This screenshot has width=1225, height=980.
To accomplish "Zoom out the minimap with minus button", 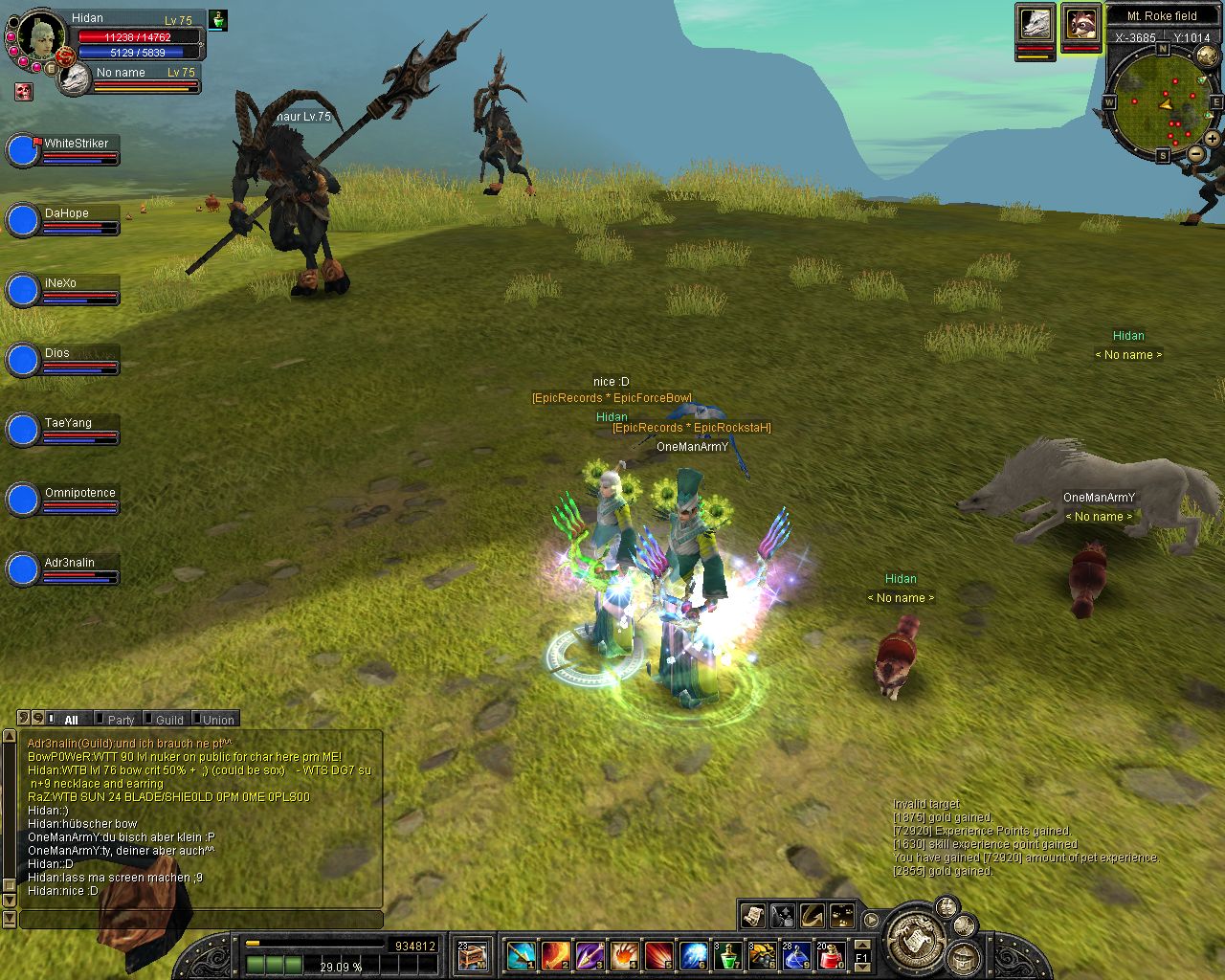I will [x=1196, y=153].
